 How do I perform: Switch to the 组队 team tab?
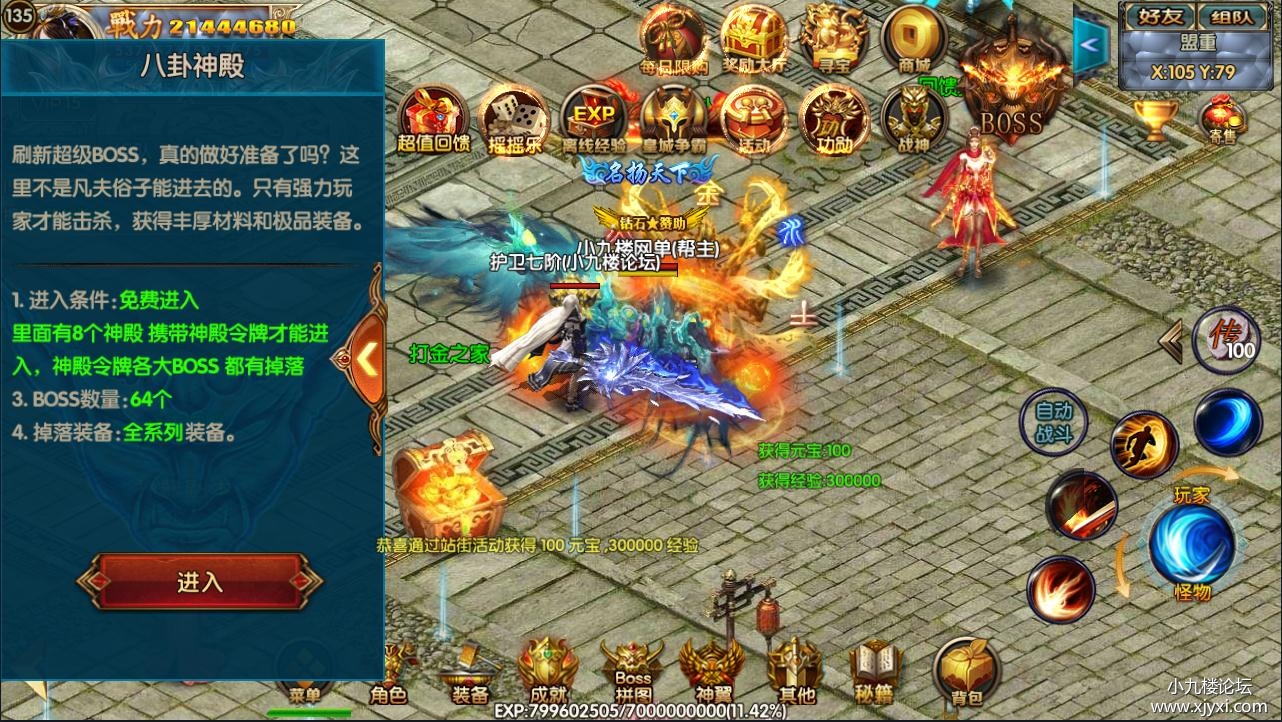click(x=1234, y=15)
